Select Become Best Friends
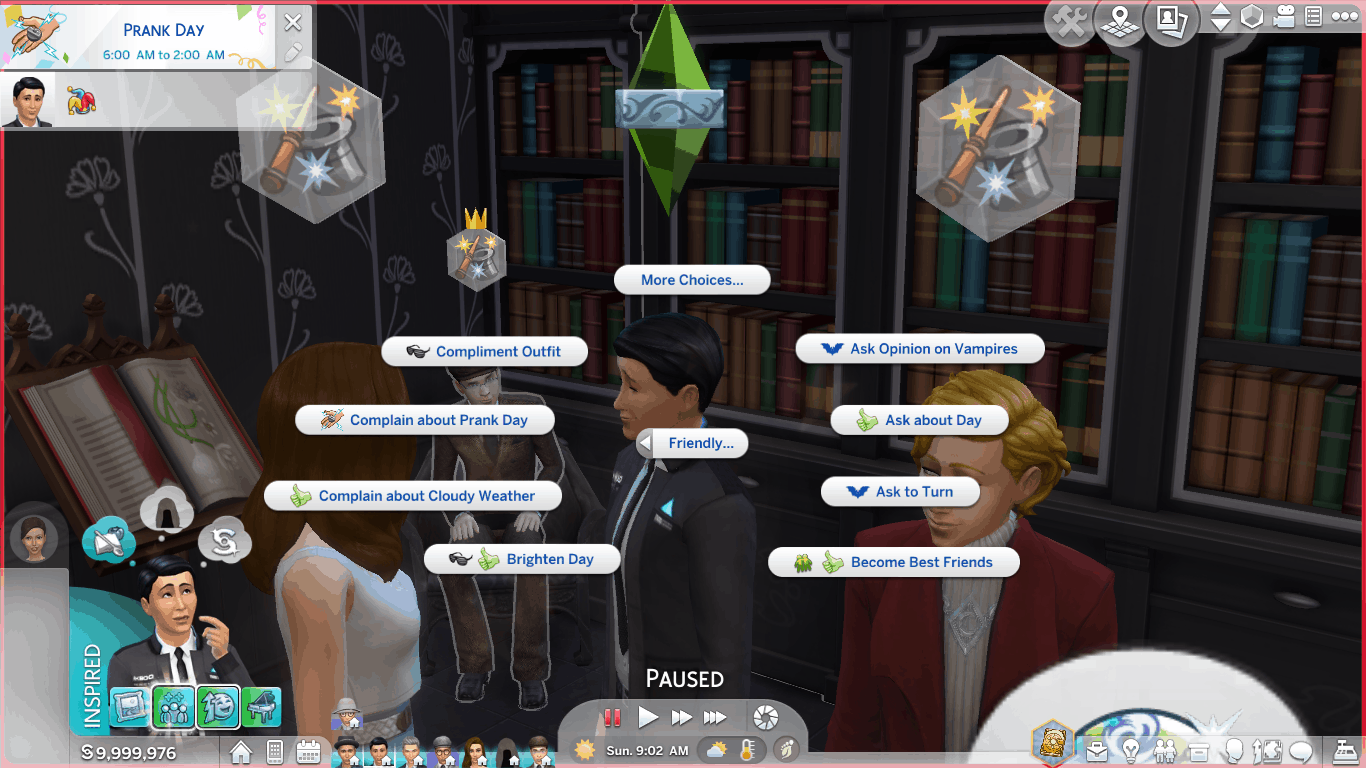The height and width of the screenshot is (768, 1366). coord(894,562)
